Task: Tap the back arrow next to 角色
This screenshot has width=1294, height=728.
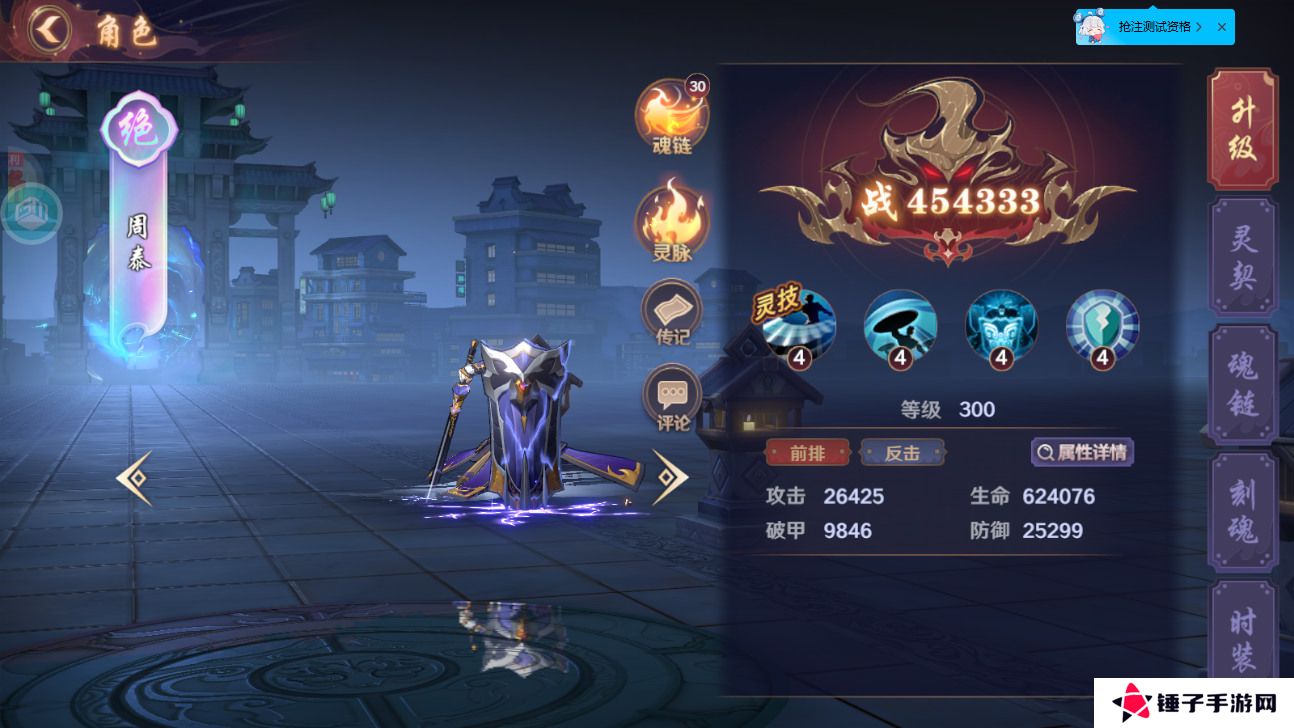Action: coord(48,29)
